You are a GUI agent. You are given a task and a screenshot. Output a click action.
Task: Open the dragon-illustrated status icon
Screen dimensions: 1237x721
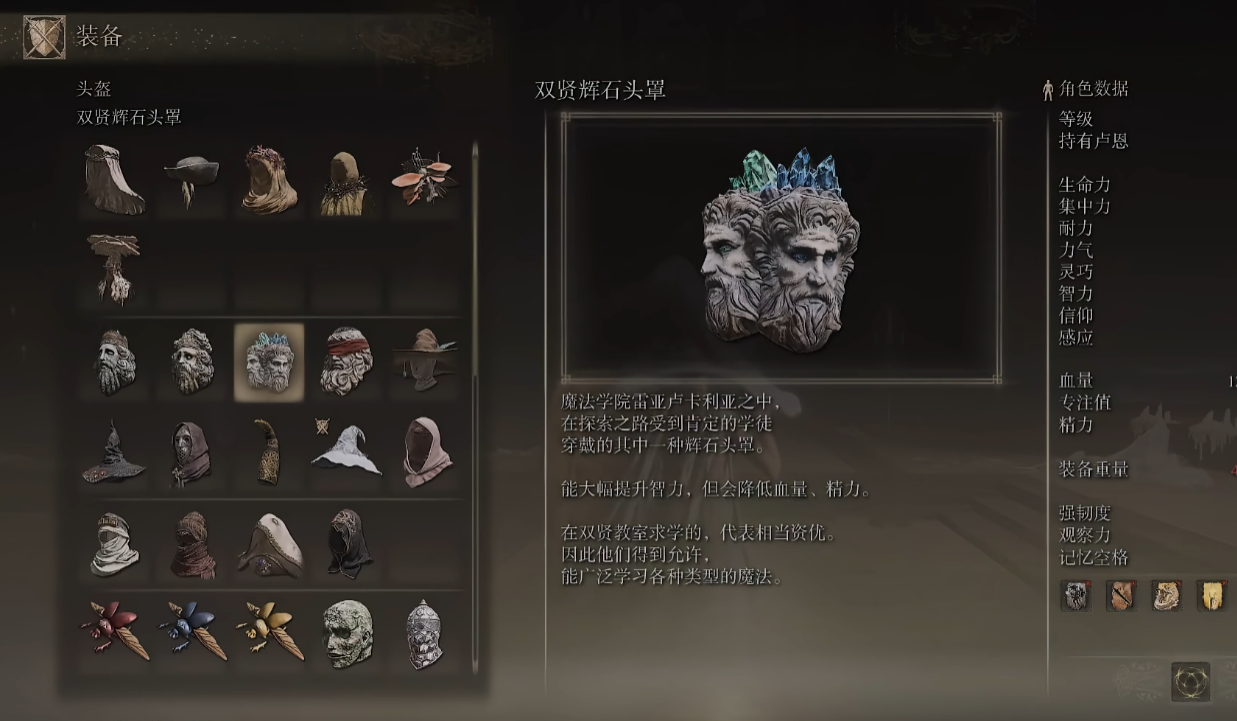tap(1166, 595)
